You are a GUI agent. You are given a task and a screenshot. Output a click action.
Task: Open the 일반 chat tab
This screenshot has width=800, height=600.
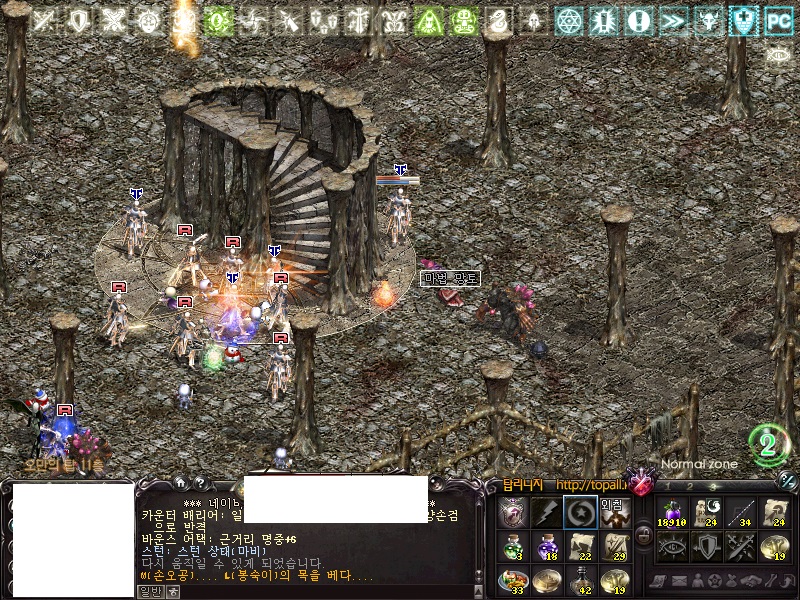tap(150, 592)
